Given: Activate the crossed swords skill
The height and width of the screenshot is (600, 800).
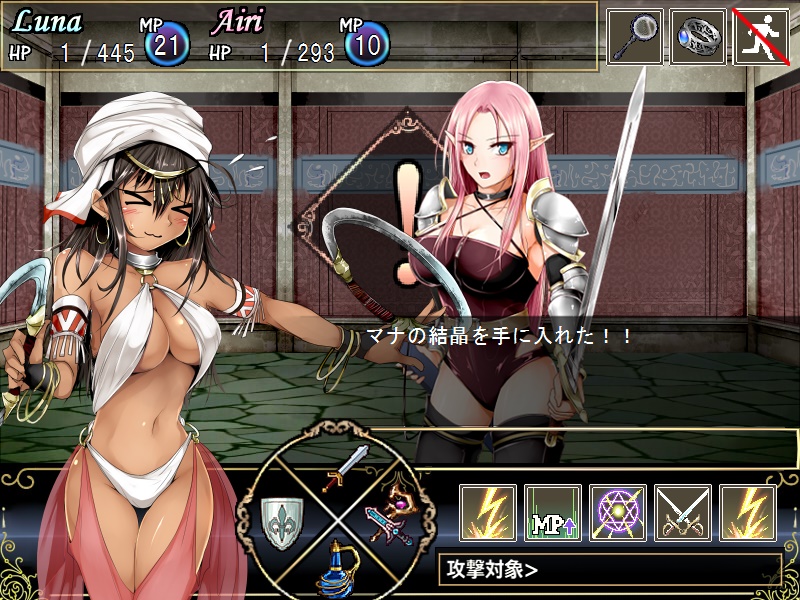Looking at the screenshot, I should (x=683, y=513).
